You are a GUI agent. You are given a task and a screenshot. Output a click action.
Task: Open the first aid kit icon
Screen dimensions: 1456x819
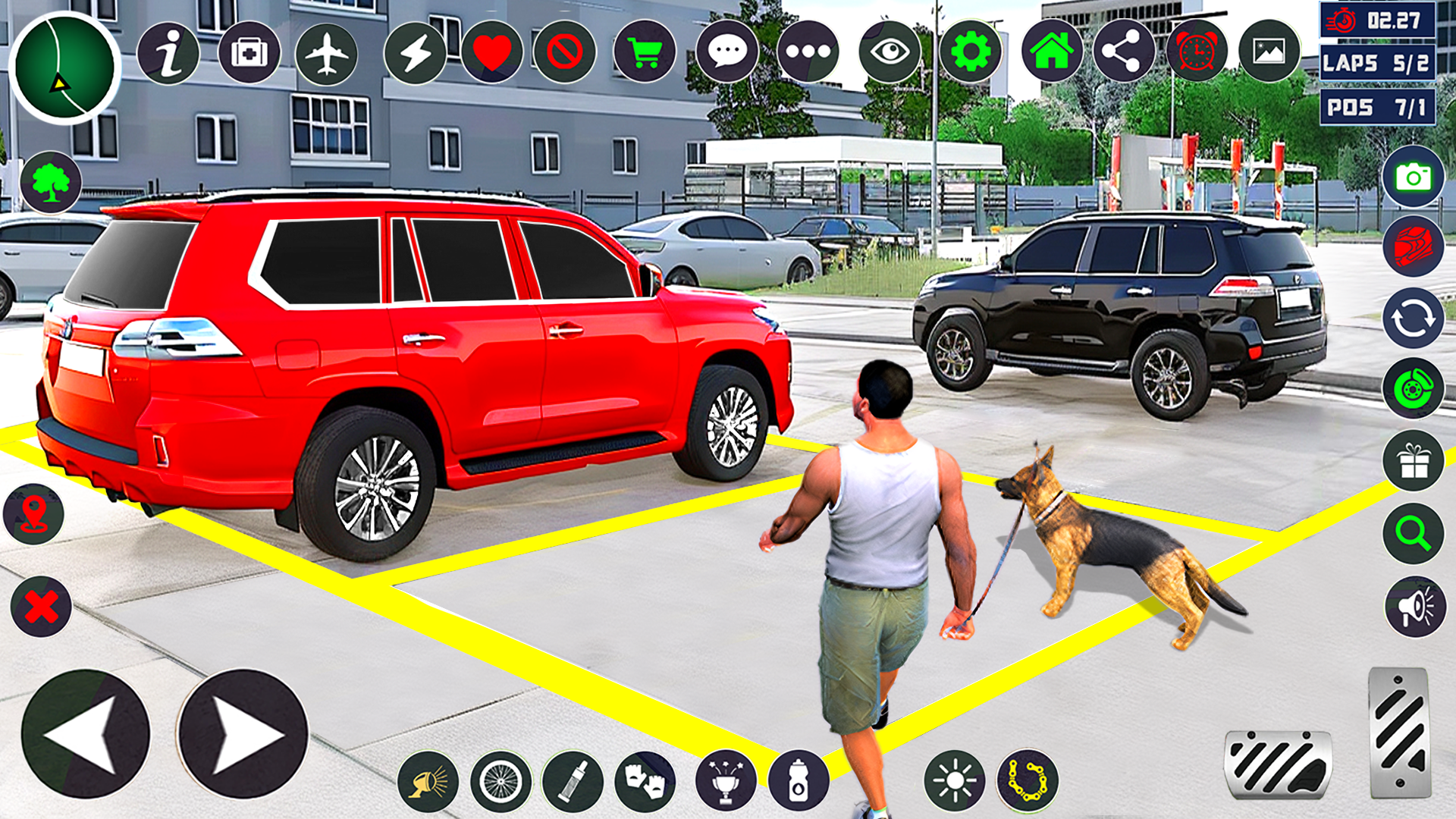pos(249,53)
